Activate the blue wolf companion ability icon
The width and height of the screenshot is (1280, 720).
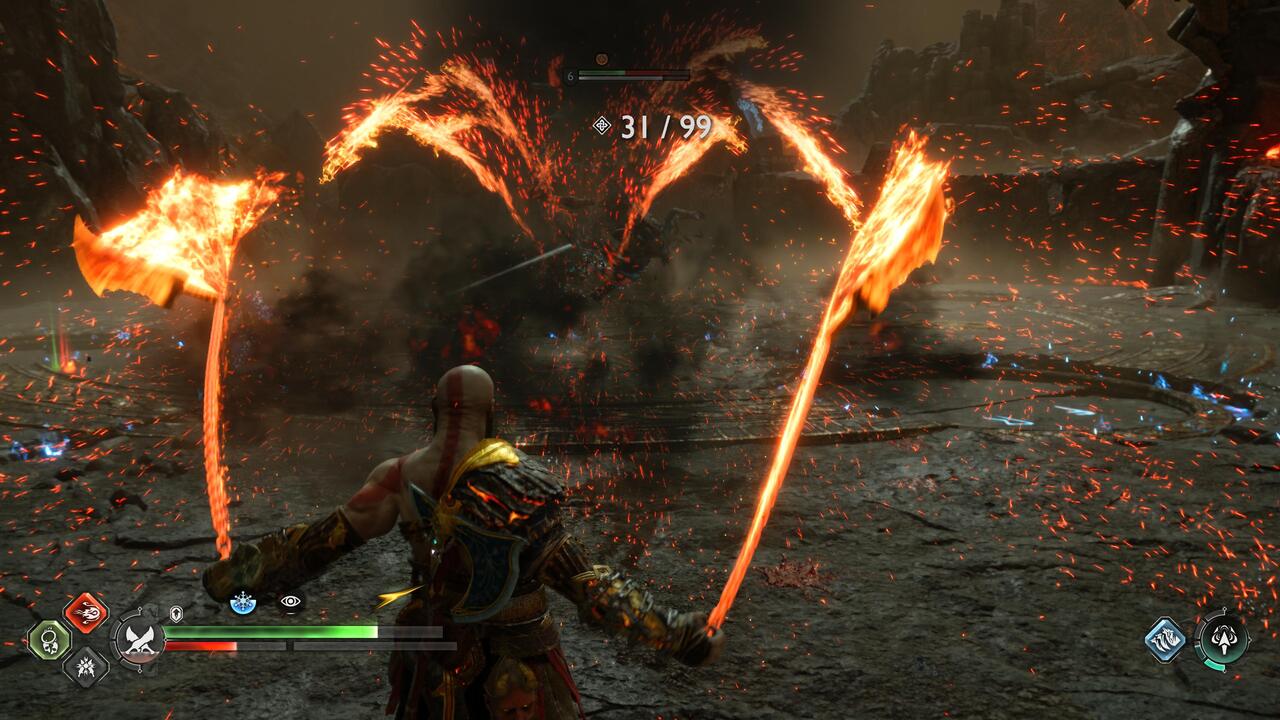[x=1165, y=639]
